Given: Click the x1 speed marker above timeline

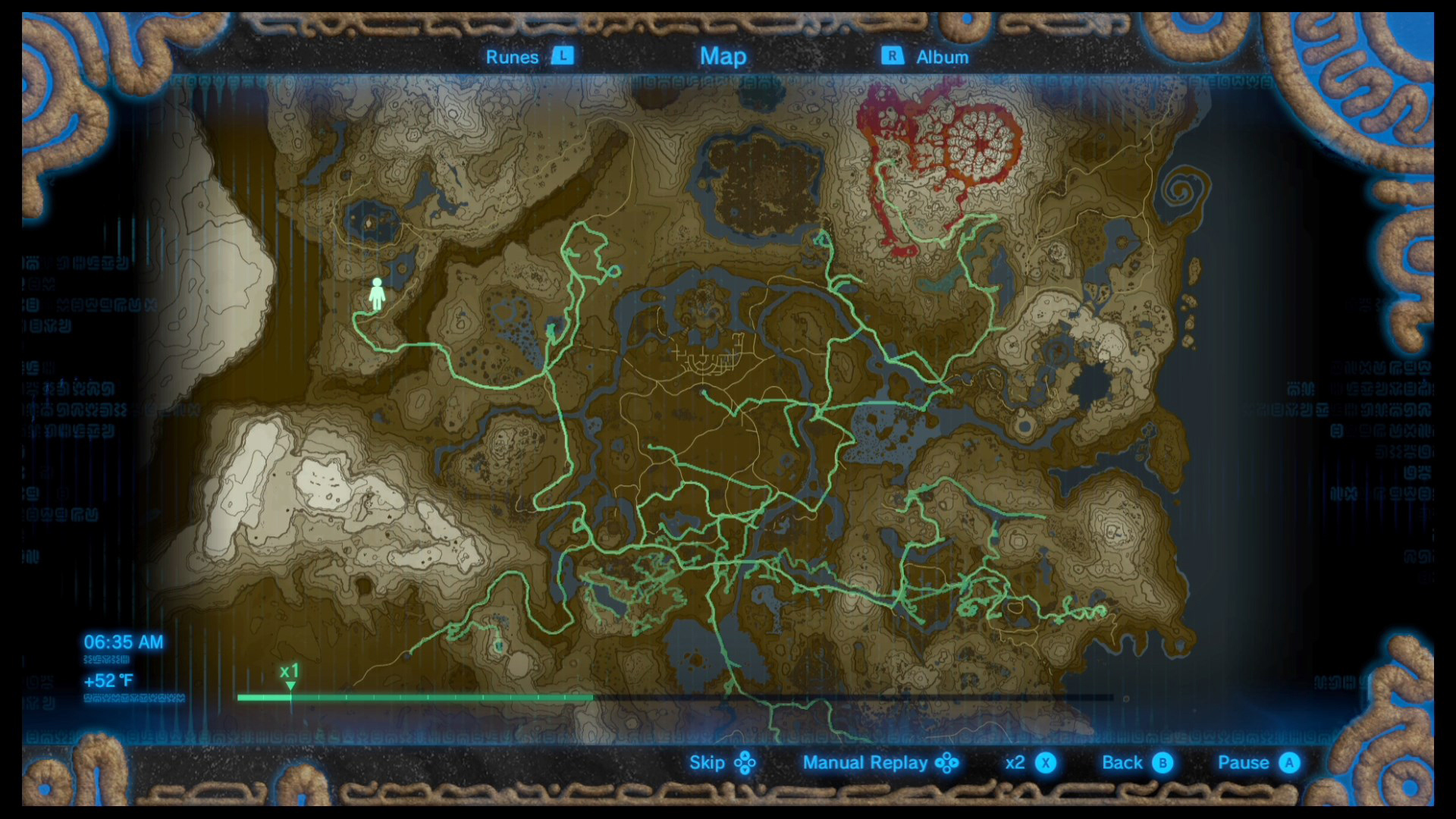Looking at the screenshot, I should coord(289,671).
